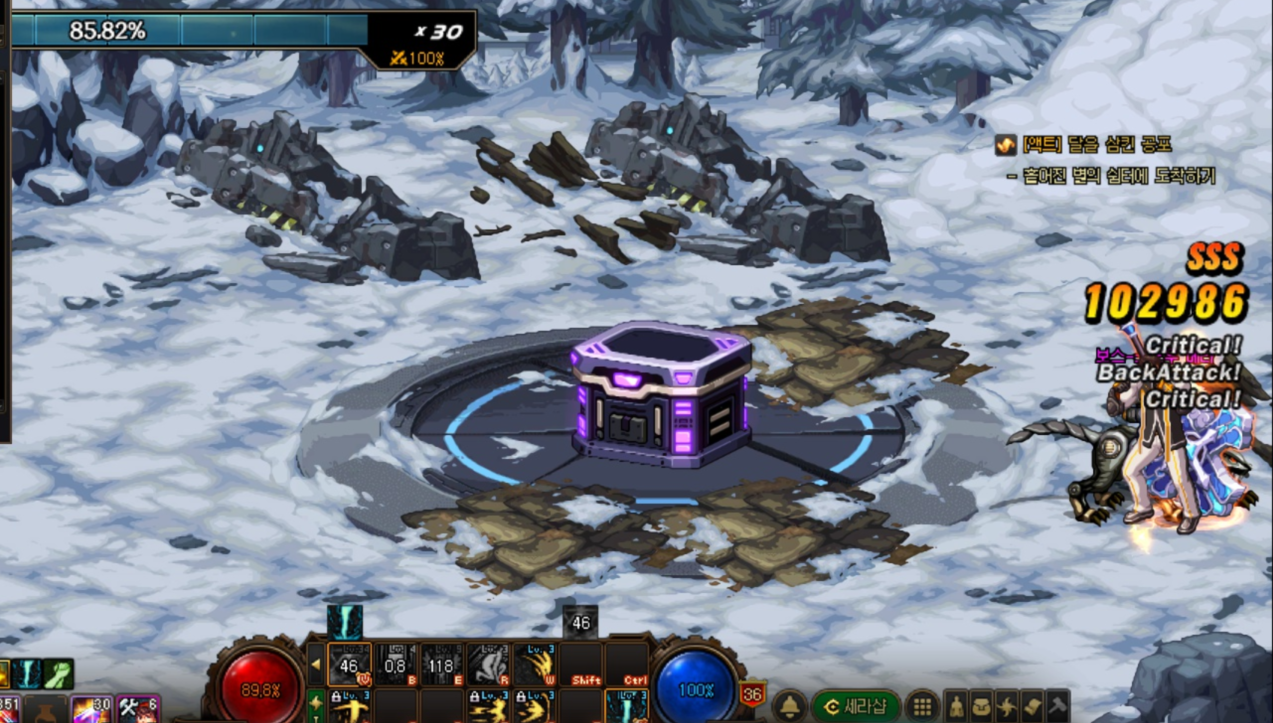Open the nine-dot grid menu
Viewport: 1273px width, 723px height.
tap(922, 706)
